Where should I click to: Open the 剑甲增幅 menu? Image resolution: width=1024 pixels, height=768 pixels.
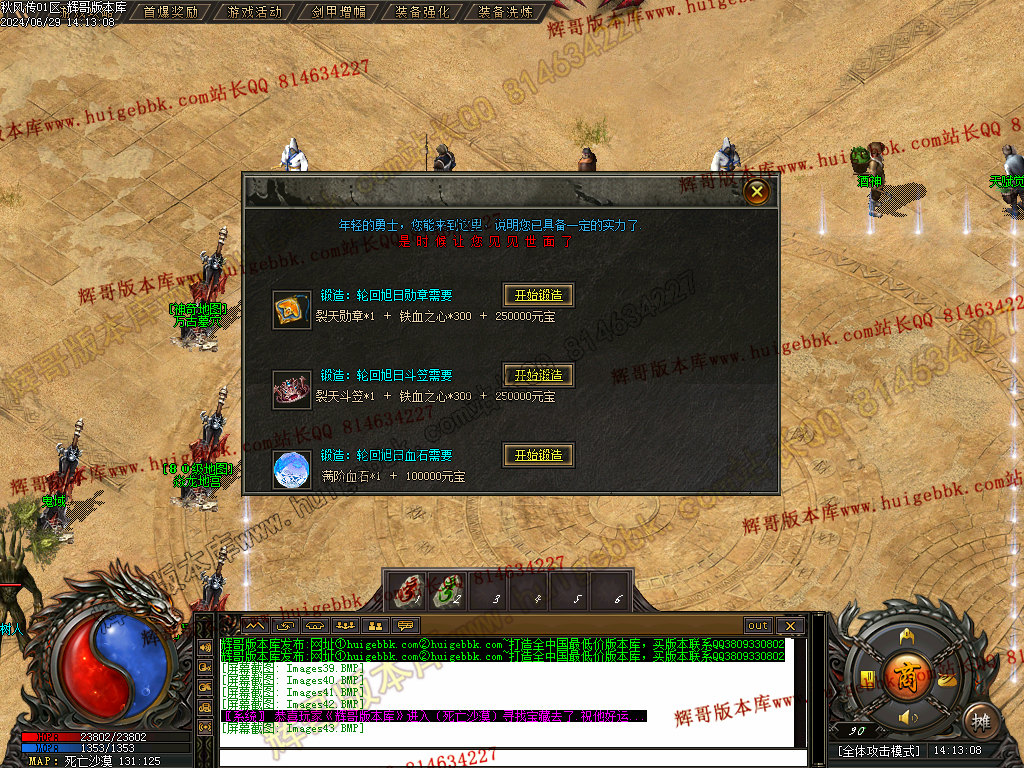click(338, 12)
